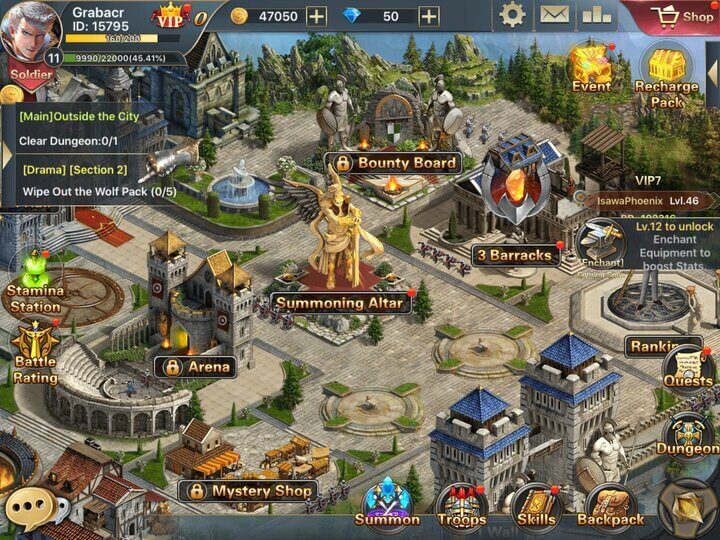Add more gold coins with the plus button

point(316,16)
